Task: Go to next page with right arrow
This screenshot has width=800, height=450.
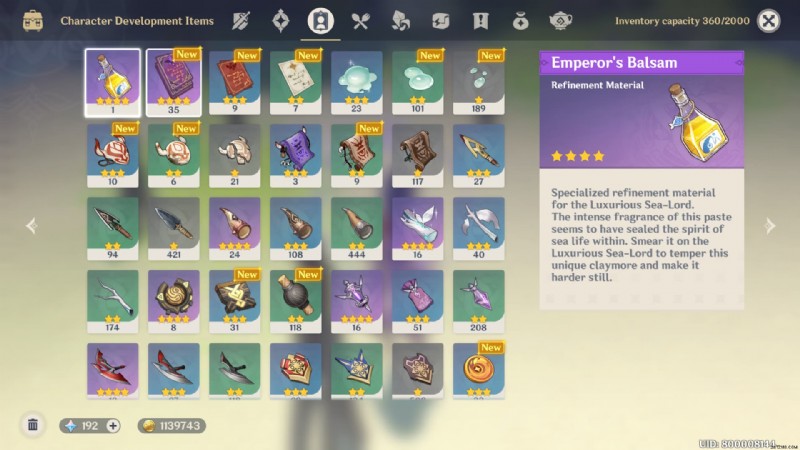Action: tap(770, 226)
